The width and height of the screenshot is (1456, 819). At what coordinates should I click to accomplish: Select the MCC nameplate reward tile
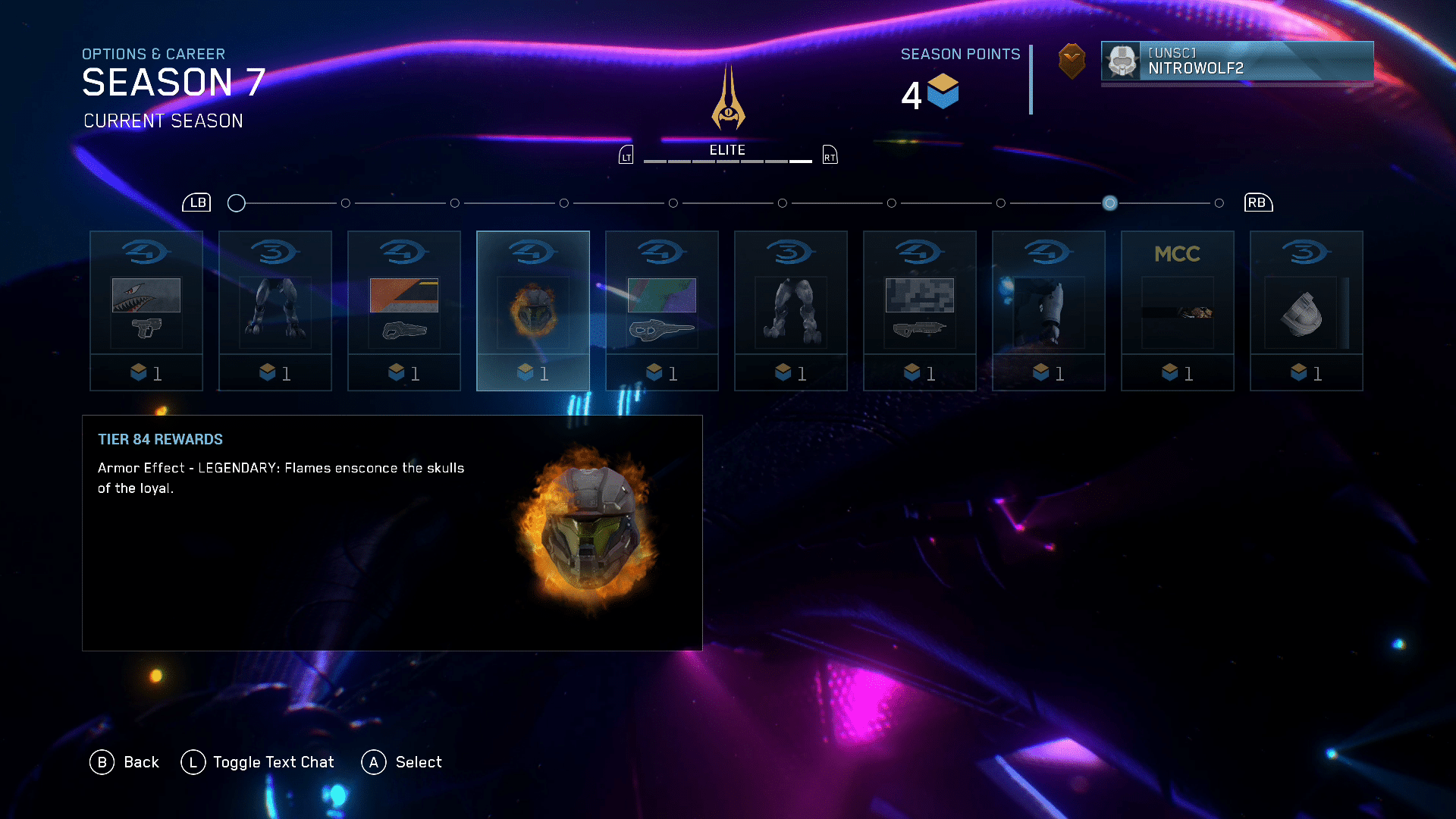tap(1178, 310)
